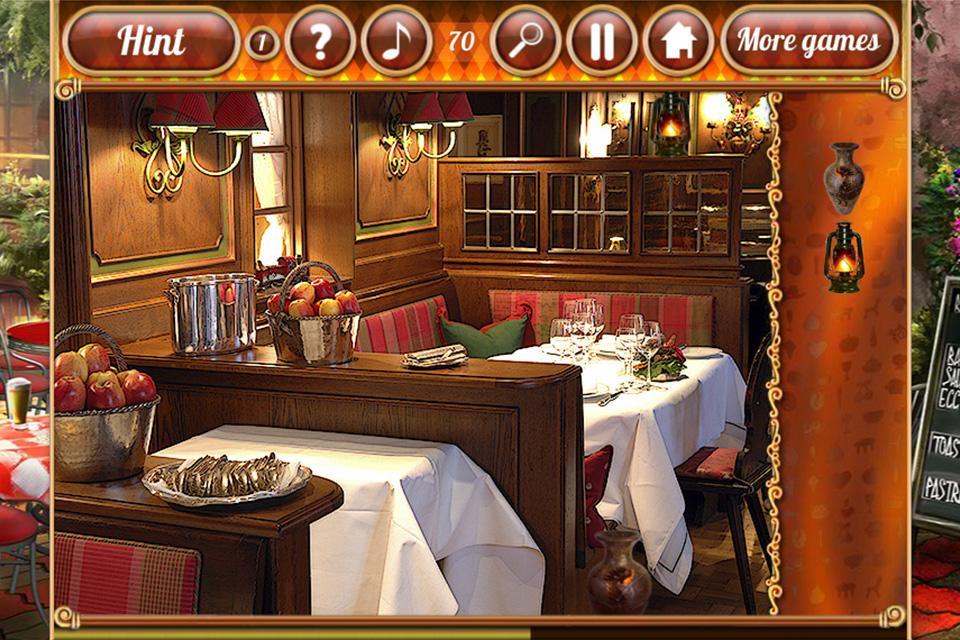Toggle music with the note button
The height and width of the screenshot is (640, 960).
point(396,41)
